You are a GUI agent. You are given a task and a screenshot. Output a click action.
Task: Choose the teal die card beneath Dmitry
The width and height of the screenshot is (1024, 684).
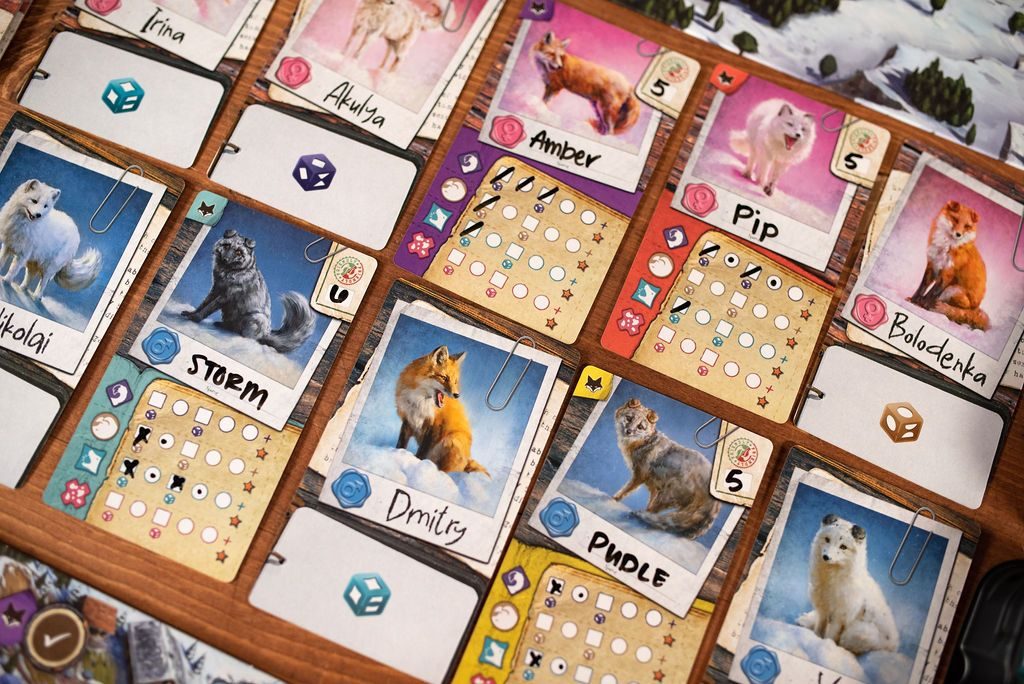365,594
